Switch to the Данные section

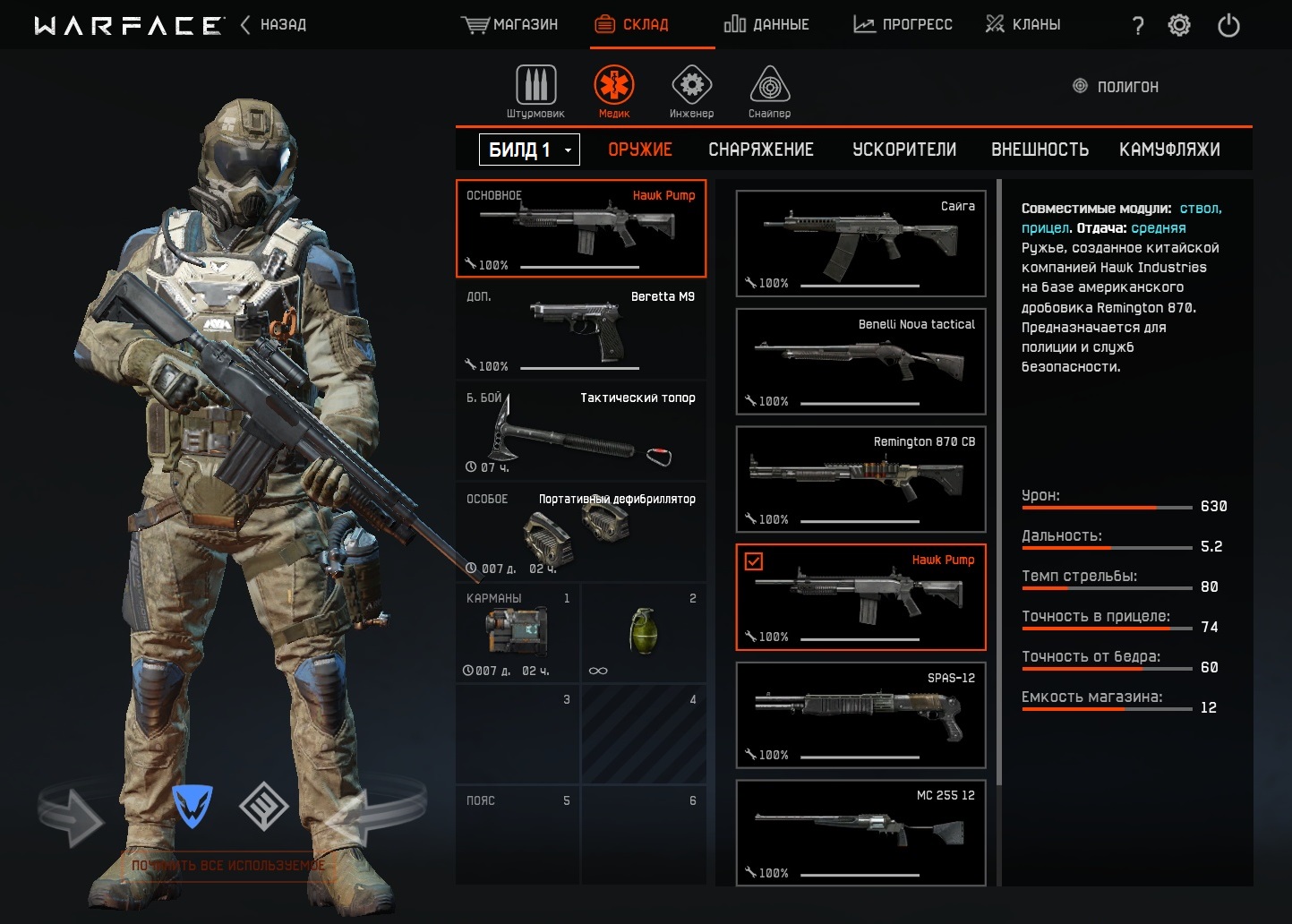pos(766,24)
